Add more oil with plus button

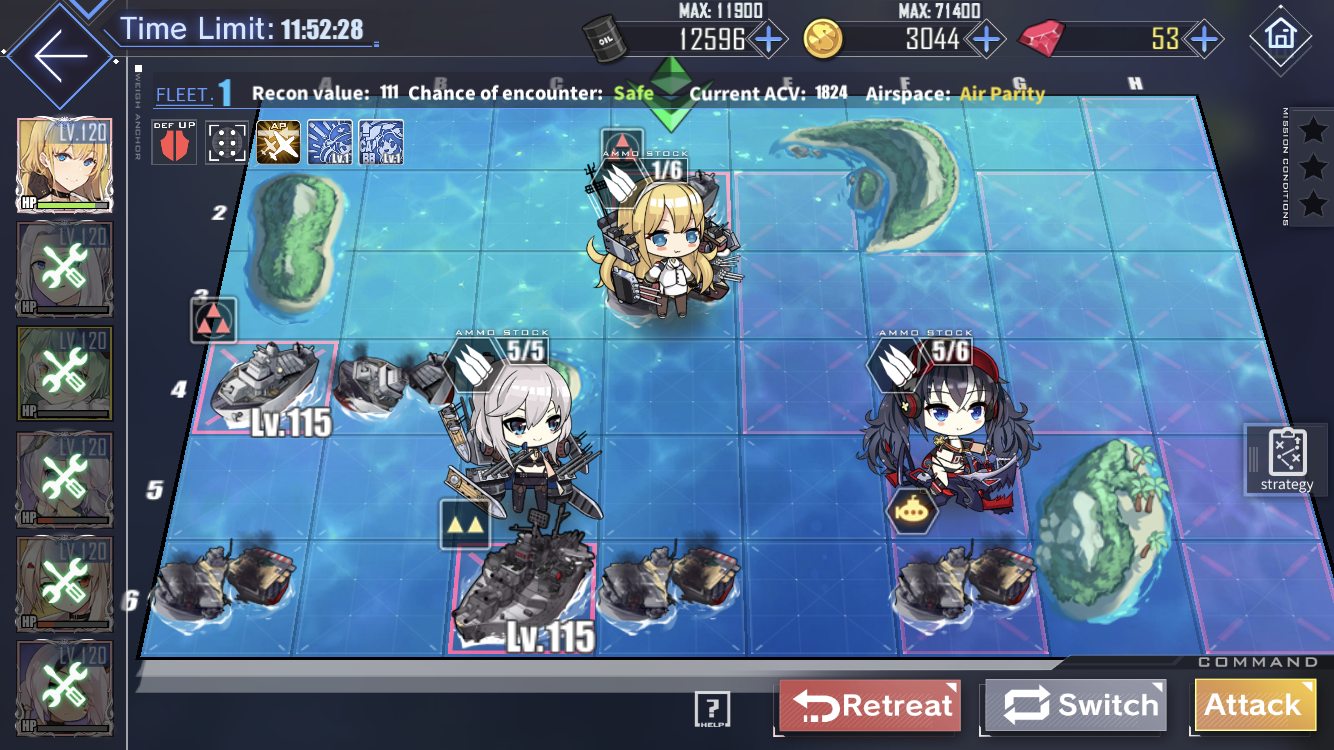[x=768, y=39]
